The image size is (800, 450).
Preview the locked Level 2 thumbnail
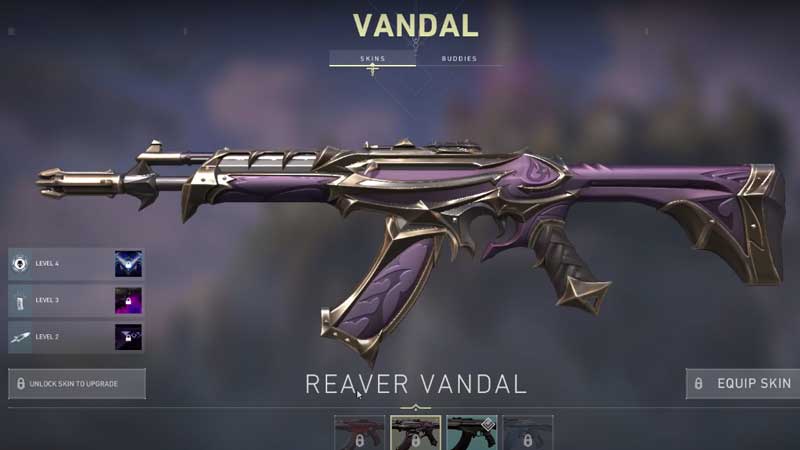tap(128, 336)
